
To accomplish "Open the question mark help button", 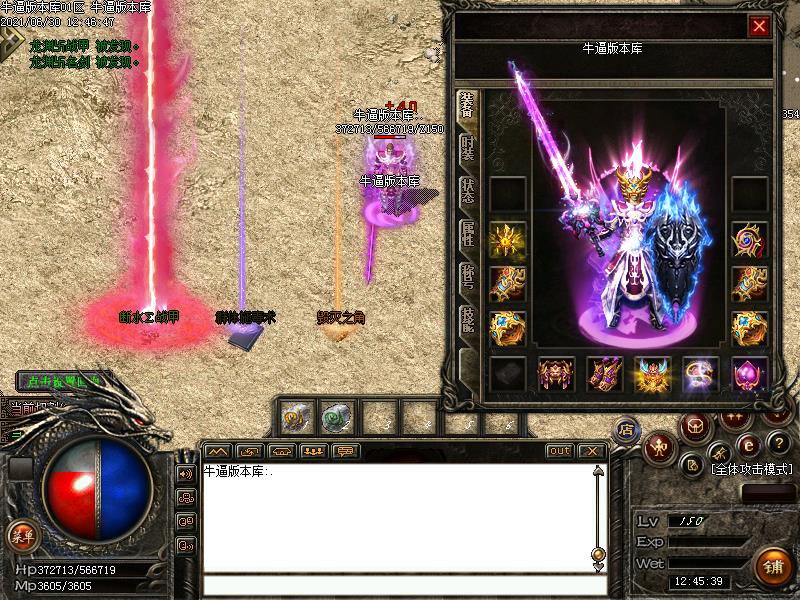I will [x=779, y=443].
